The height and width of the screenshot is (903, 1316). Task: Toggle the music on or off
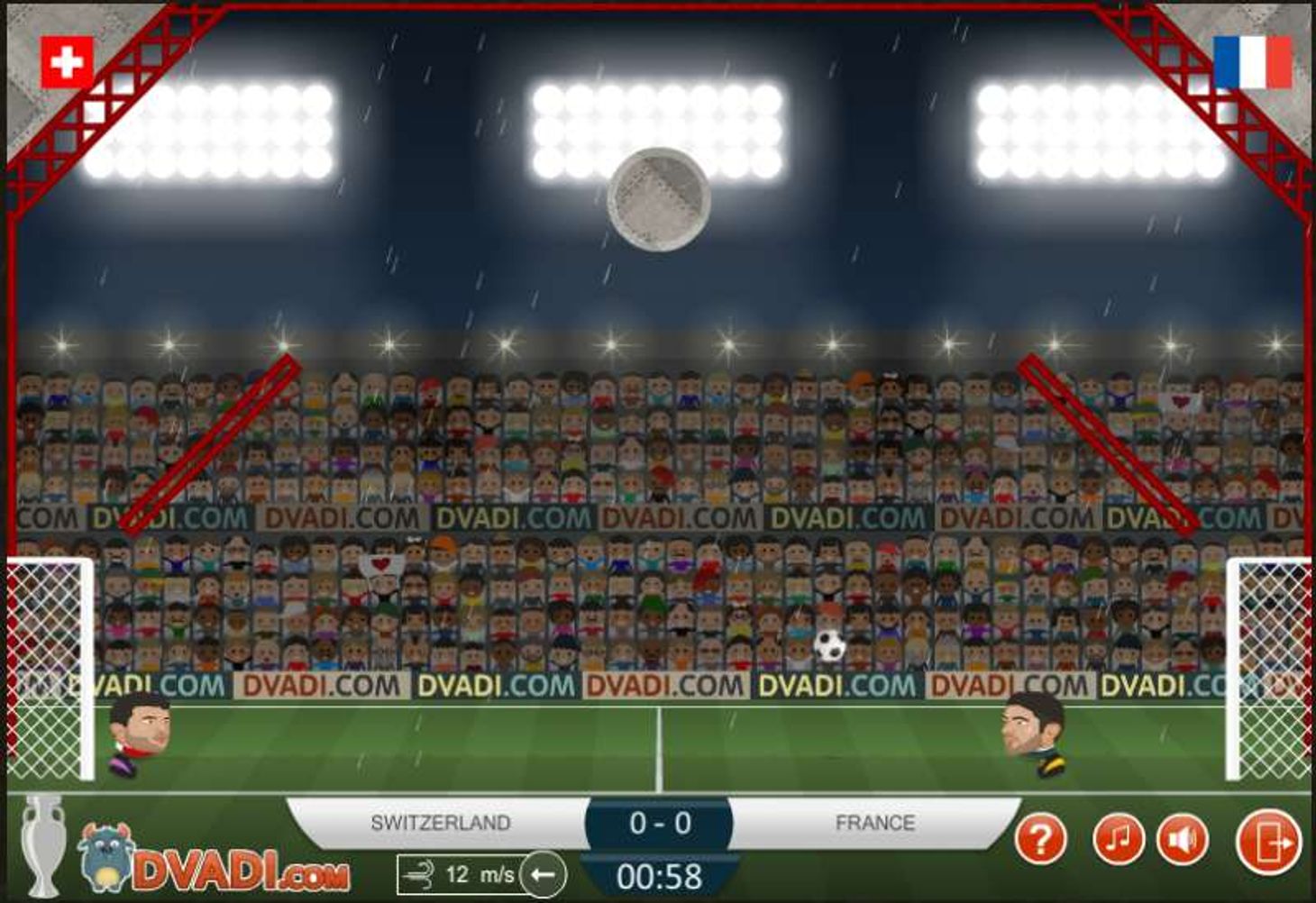[1121, 839]
